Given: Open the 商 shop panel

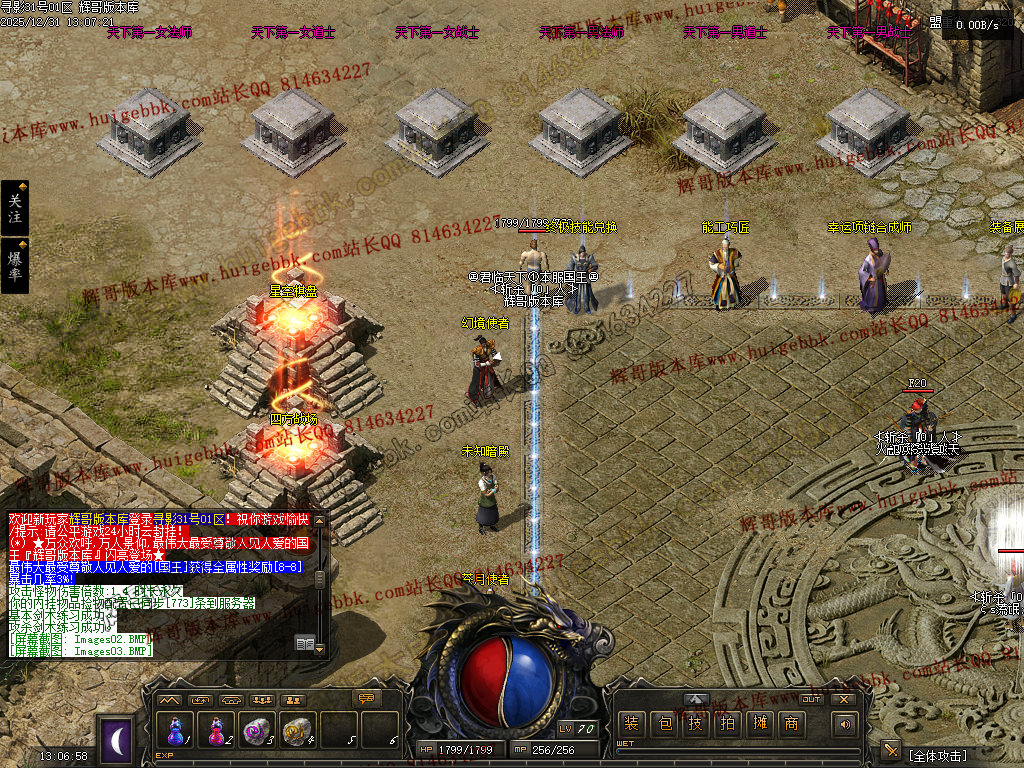Looking at the screenshot, I should click(791, 724).
